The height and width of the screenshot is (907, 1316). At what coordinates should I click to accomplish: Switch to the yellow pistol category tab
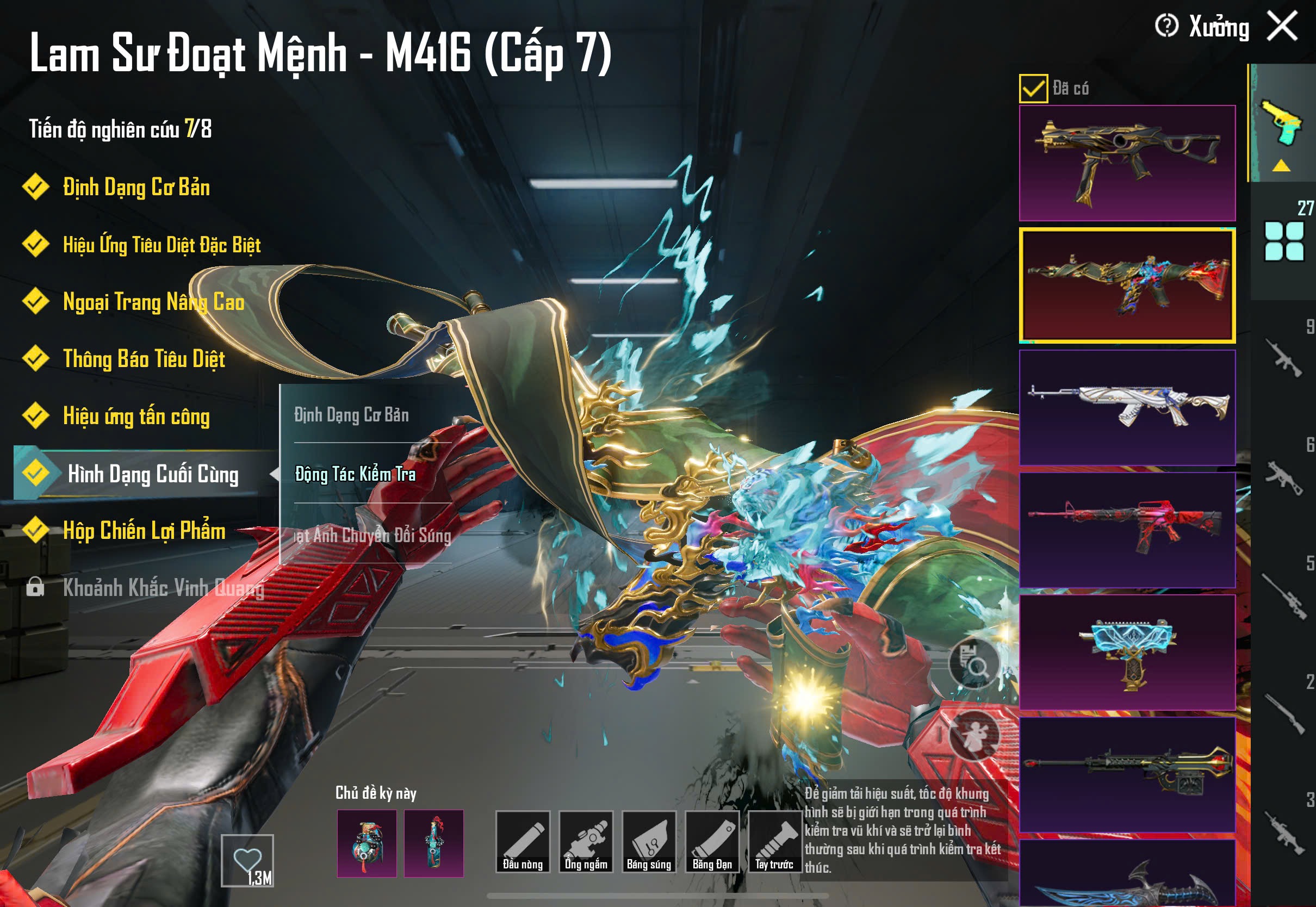1282,124
